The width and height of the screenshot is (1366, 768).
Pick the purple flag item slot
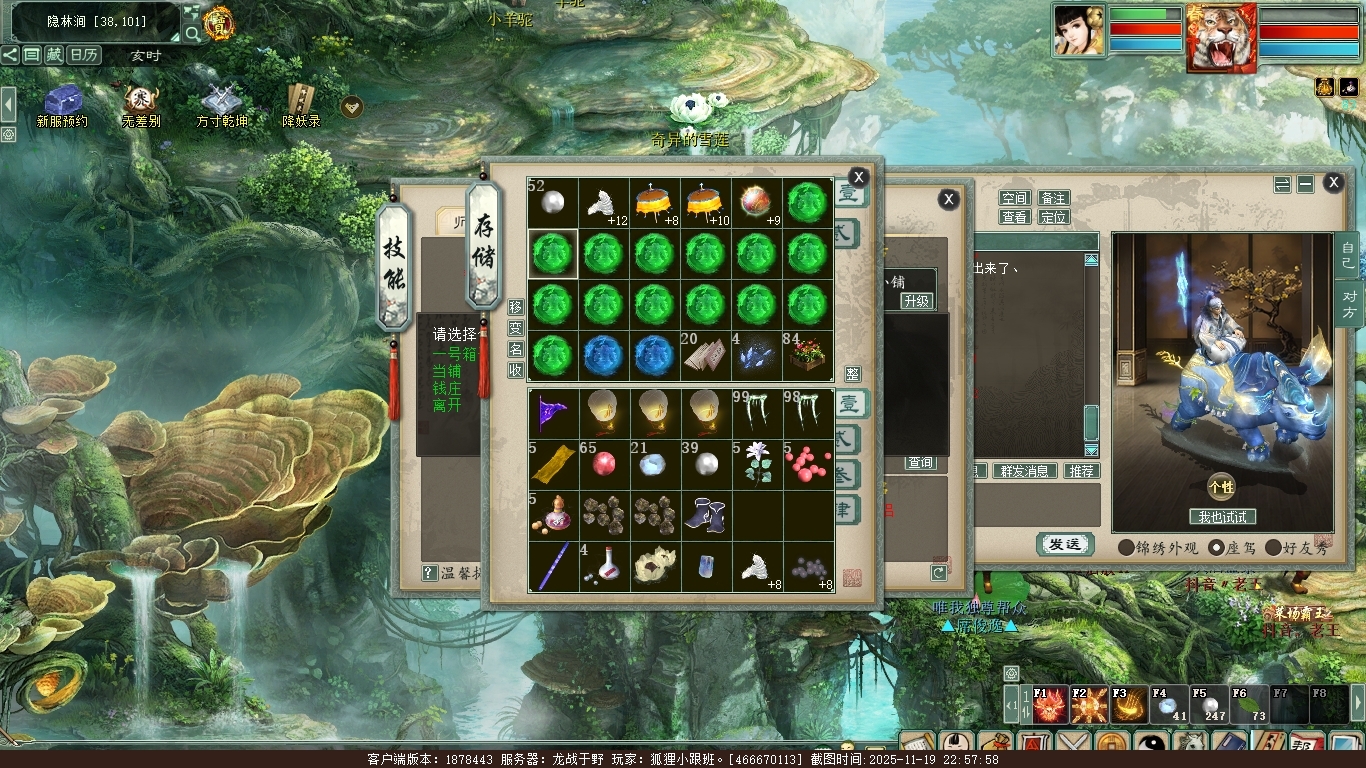[x=553, y=414]
